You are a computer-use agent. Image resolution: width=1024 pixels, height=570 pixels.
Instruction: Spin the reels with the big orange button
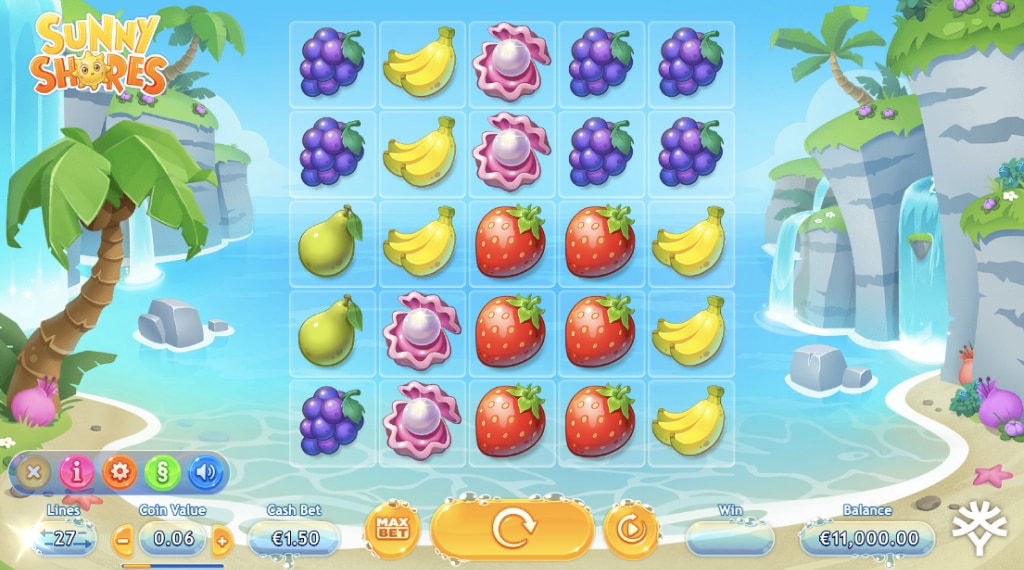pyautogui.click(x=513, y=529)
